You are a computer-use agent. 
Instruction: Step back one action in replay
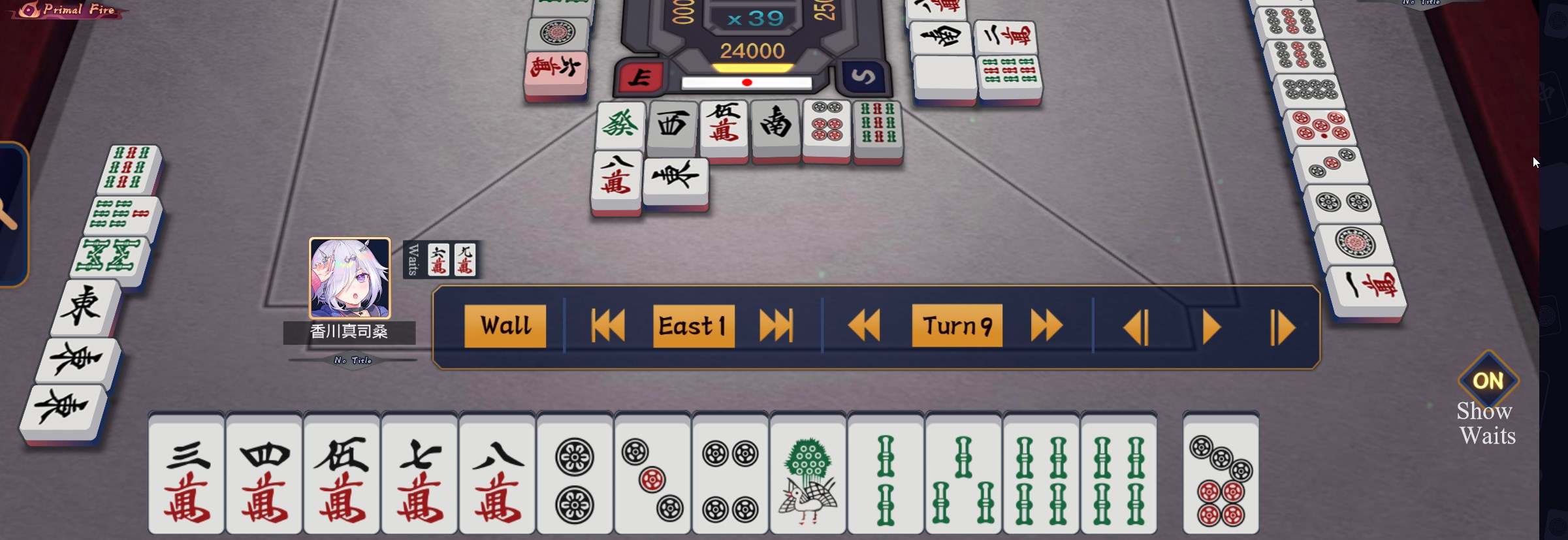coord(1136,327)
